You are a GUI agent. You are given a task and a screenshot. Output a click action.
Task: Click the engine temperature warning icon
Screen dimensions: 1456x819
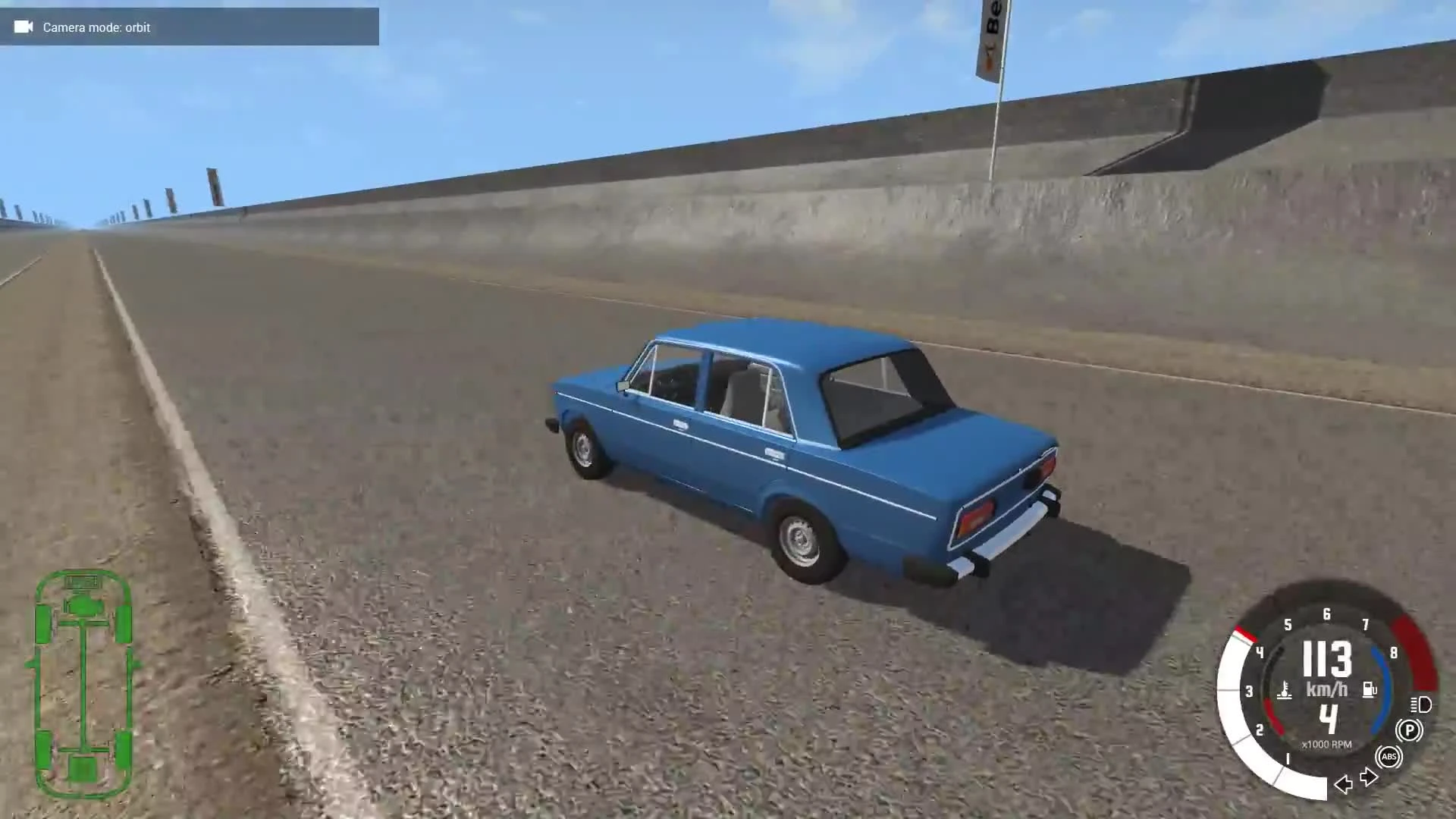(1285, 691)
